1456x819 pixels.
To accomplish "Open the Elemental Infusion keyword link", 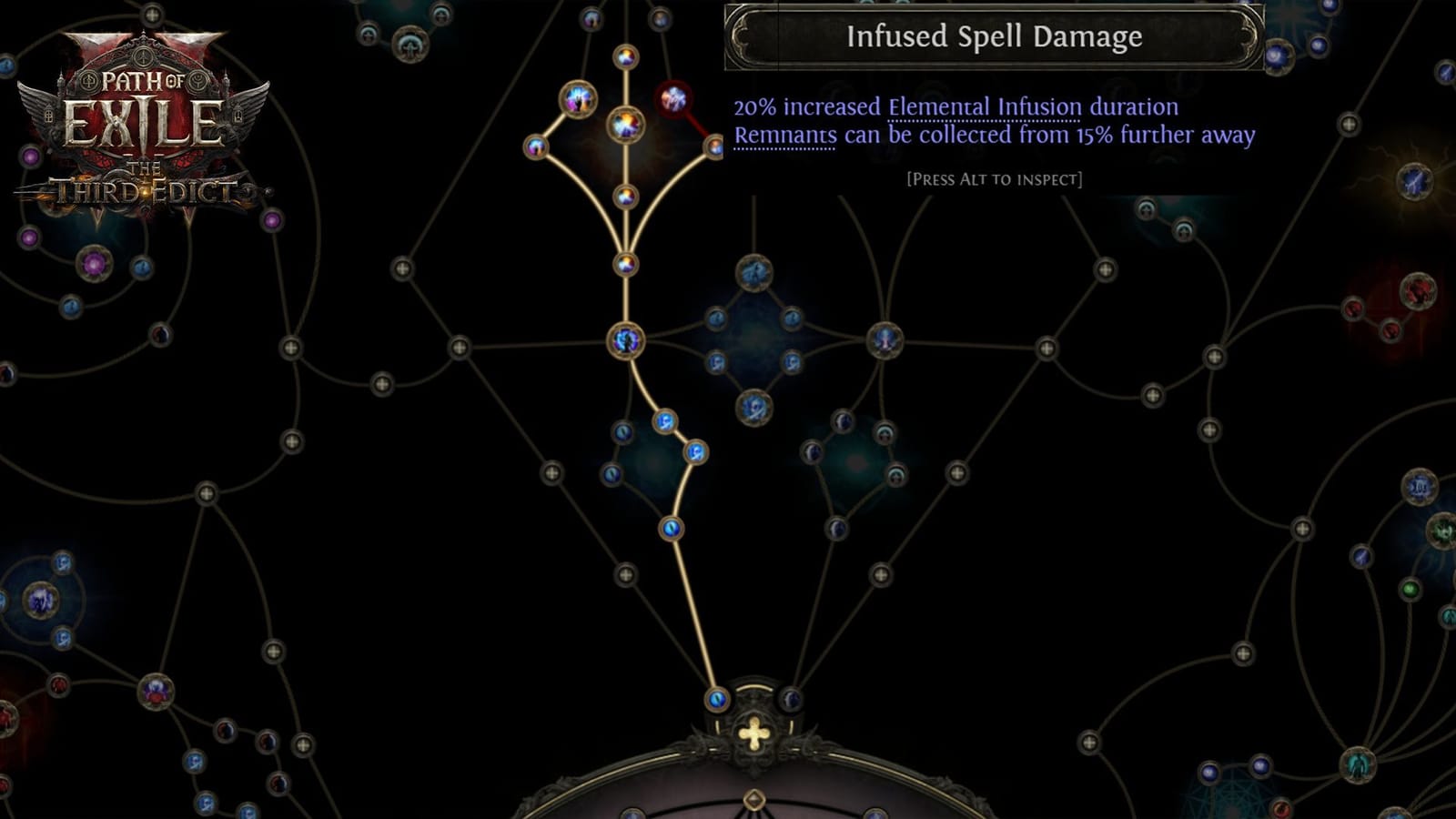I will pyautogui.click(x=983, y=107).
